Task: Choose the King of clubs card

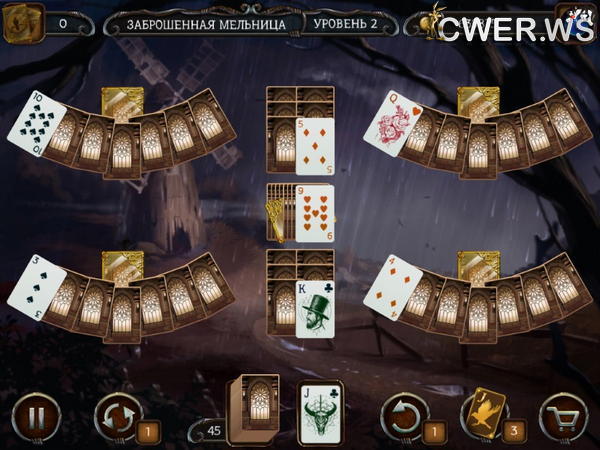Action: click(315, 308)
